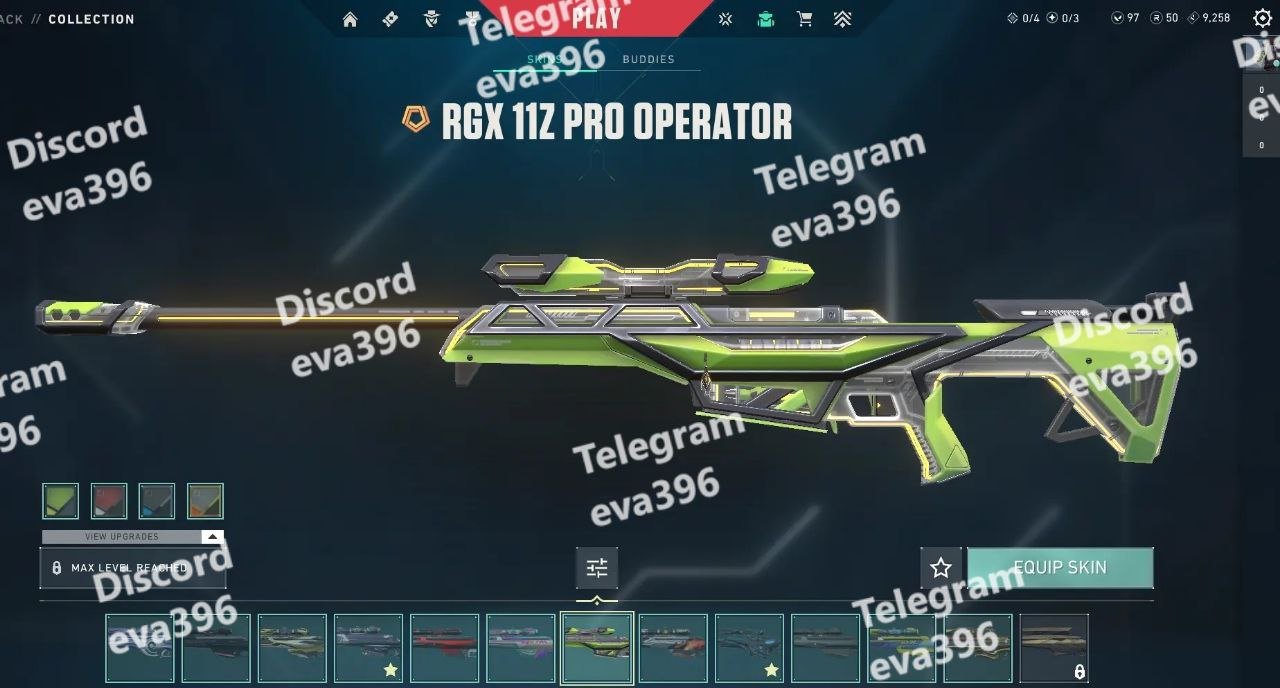Select the Skins tab
Viewport: 1280px width, 688px height.
[x=545, y=59]
